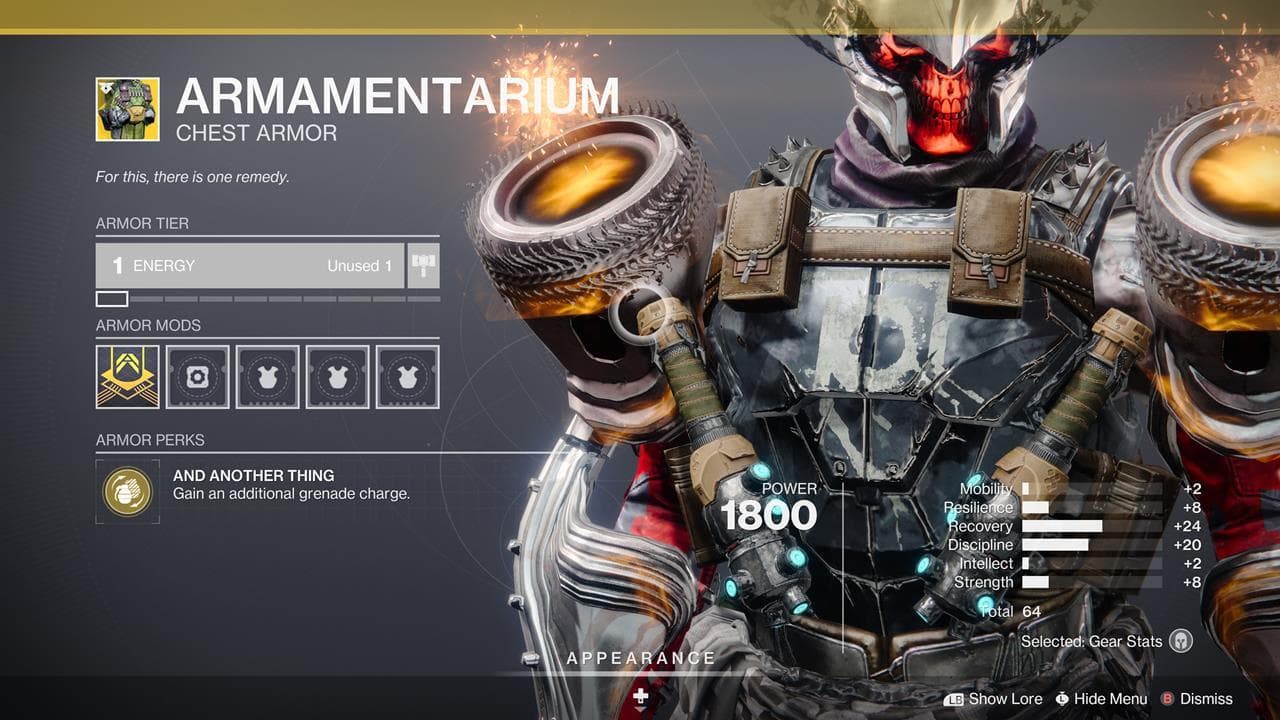
Task: Select the And Another Thing perk icon
Action: pos(127,491)
